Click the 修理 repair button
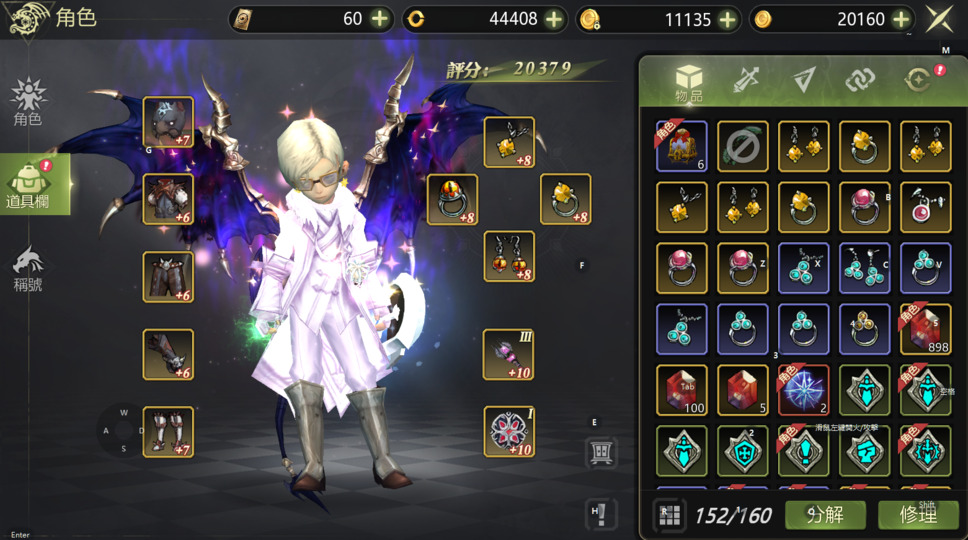Image resolution: width=968 pixels, height=540 pixels. point(917,514)
